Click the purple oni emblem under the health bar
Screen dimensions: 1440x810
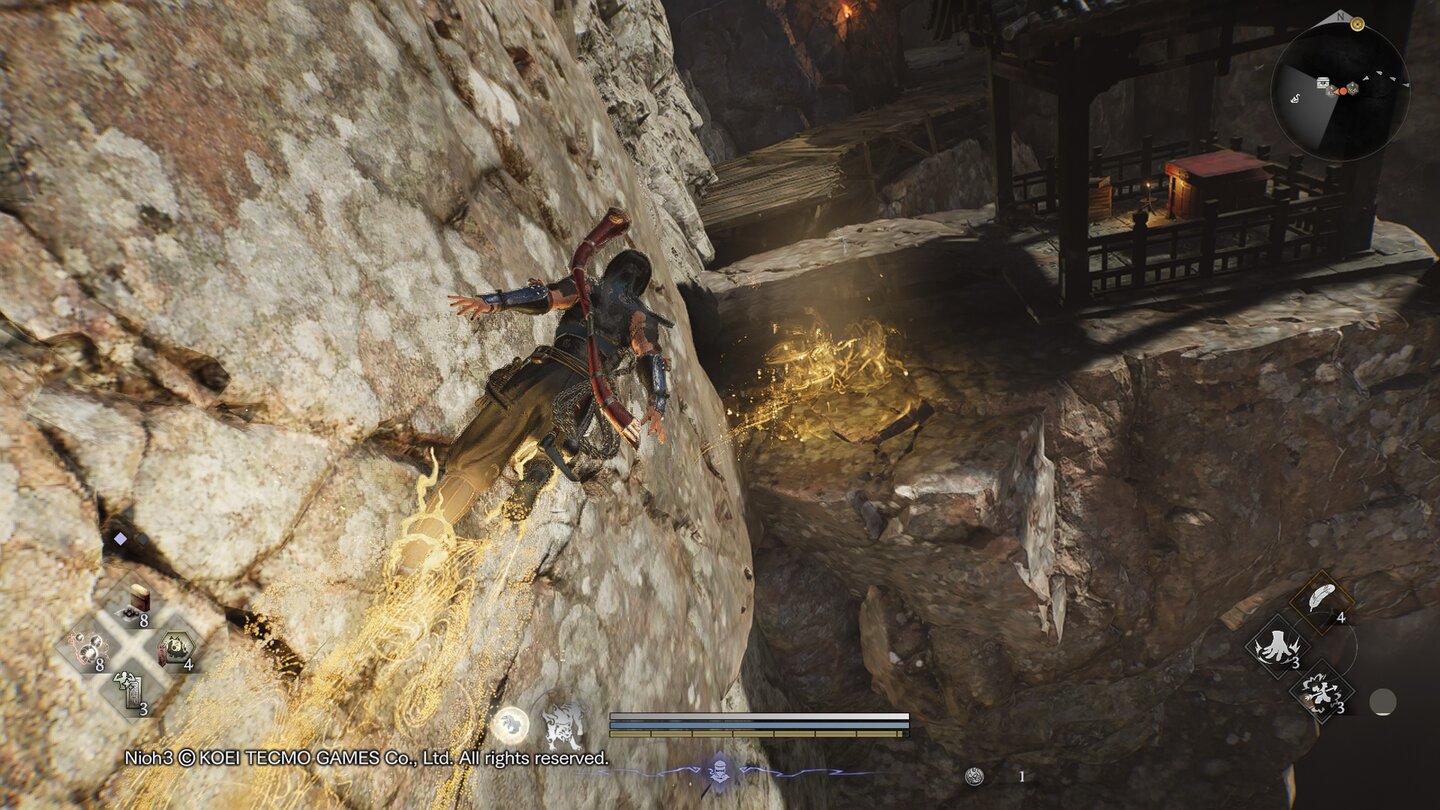(x=720, y=770)
